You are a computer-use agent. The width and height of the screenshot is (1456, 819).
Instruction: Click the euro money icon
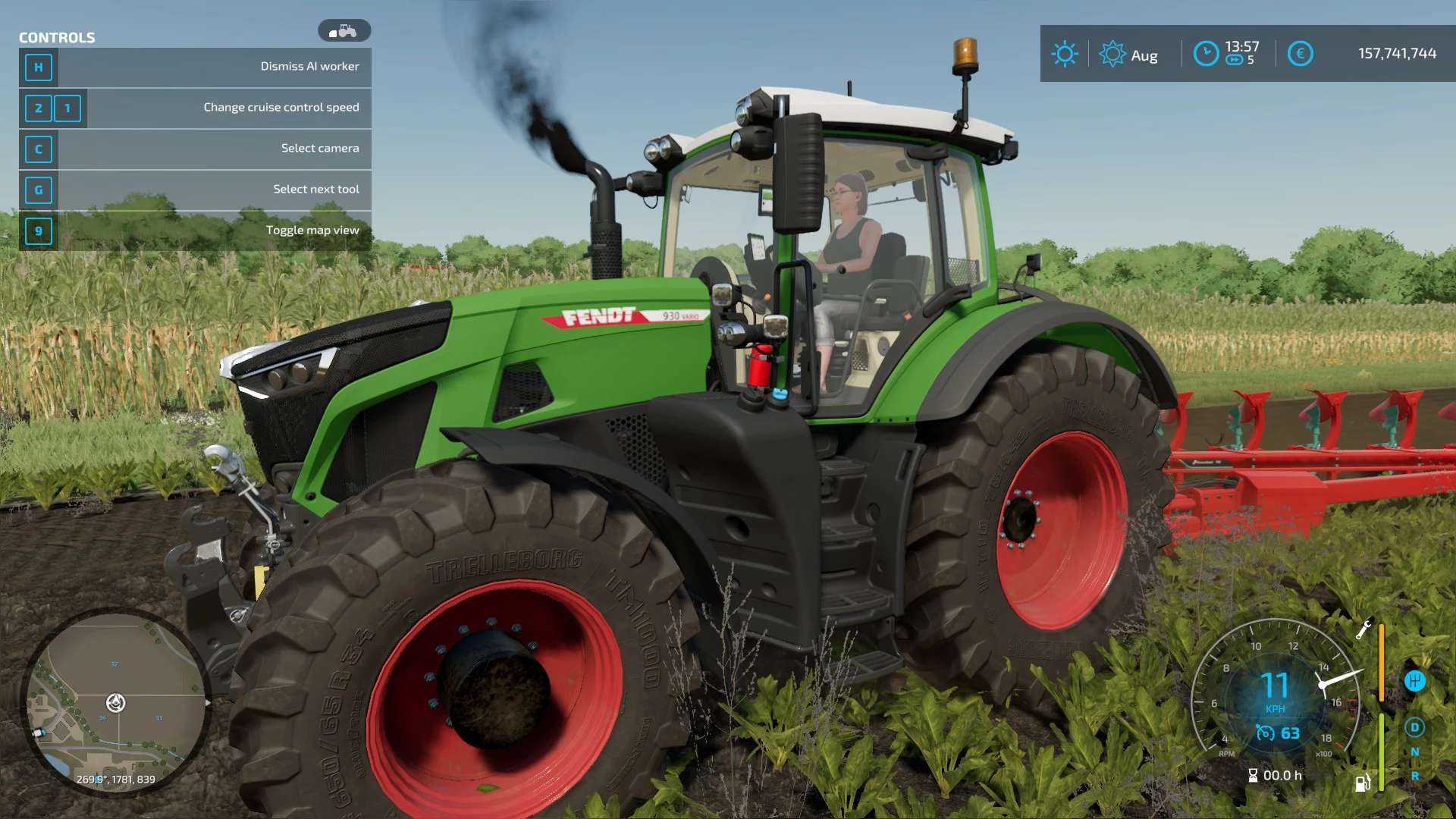(x=1300, y=54)
